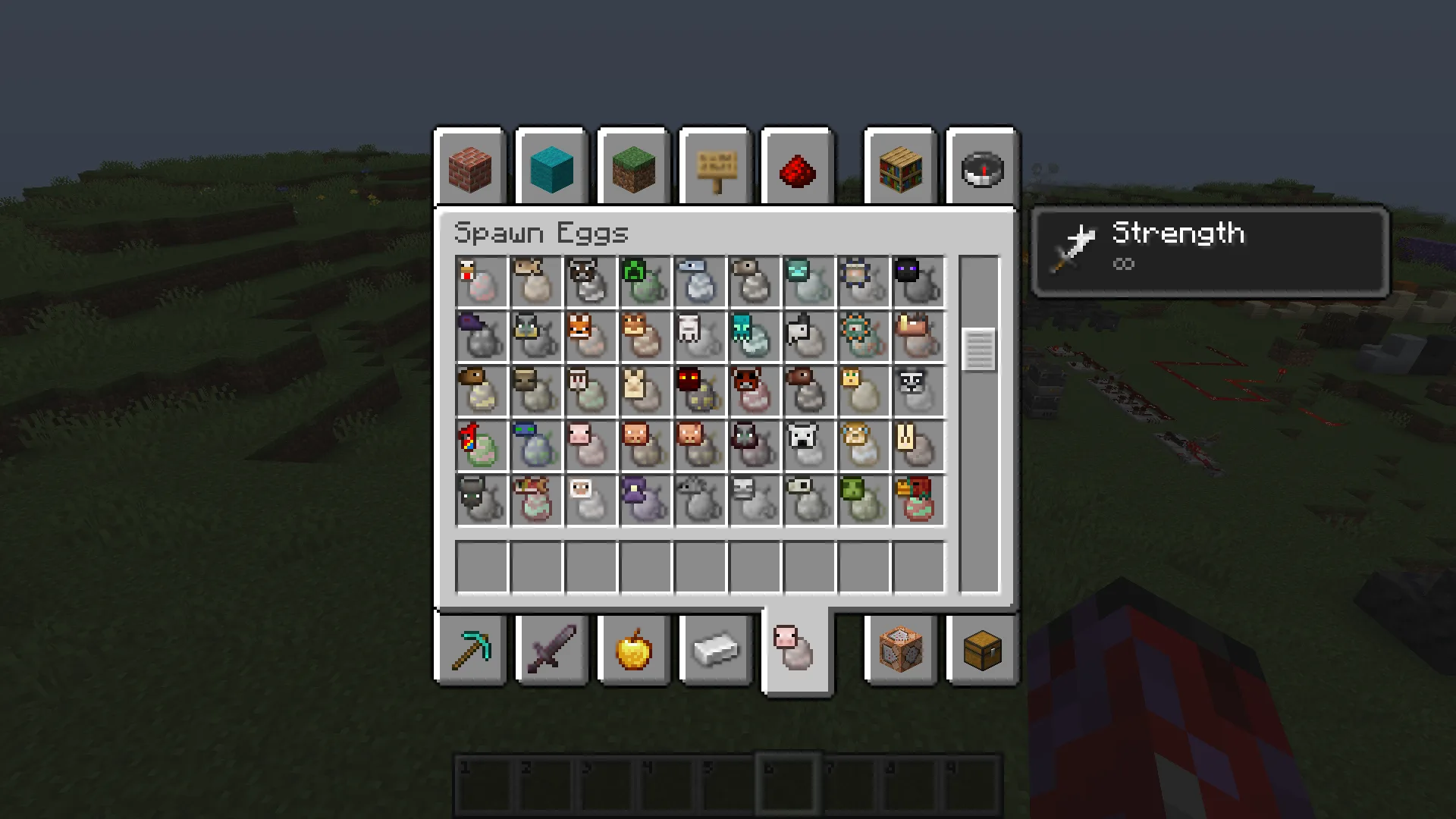The height and width of the screenshot is (819, 1456).
Task: Pick the Chicken spawn egg
Action: click(481, 281)
